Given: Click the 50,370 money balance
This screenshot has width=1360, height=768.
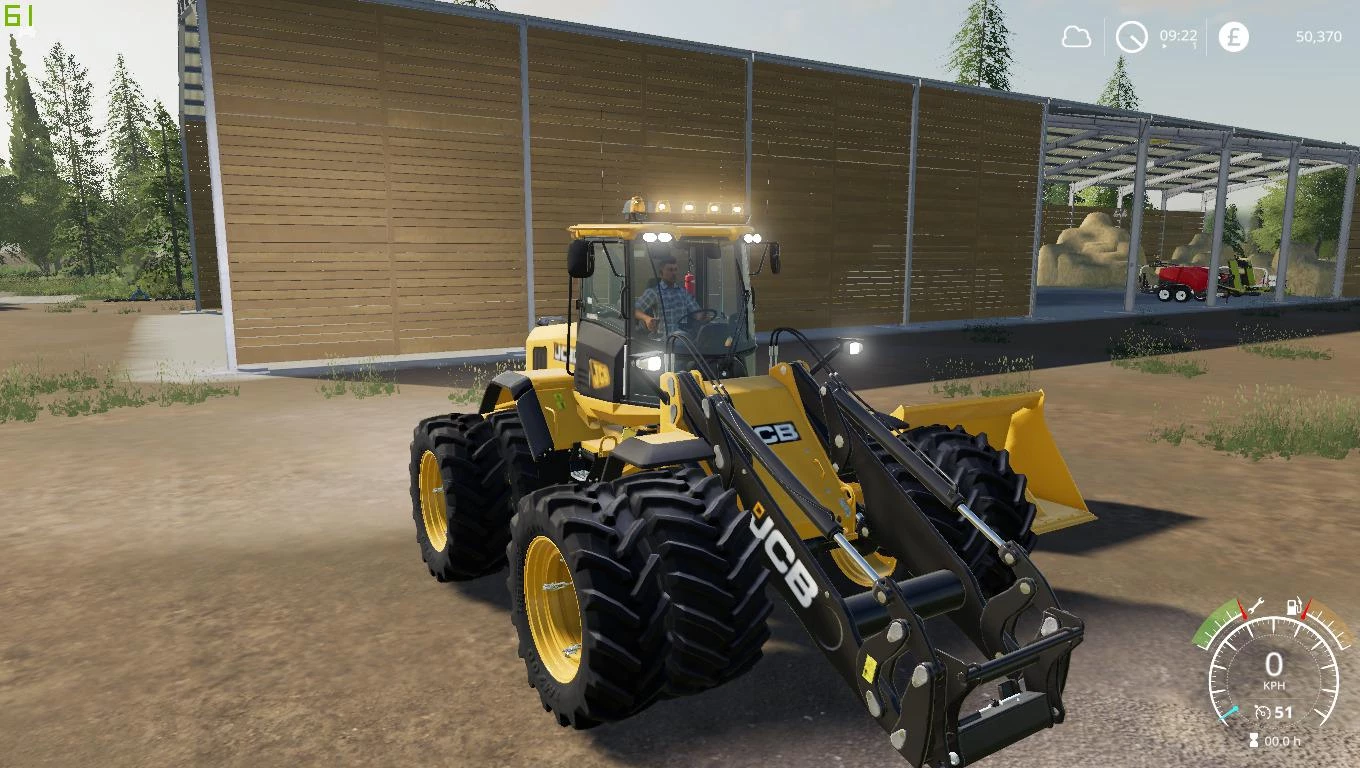Looking at the screenshot, I should coord(1319,36).
